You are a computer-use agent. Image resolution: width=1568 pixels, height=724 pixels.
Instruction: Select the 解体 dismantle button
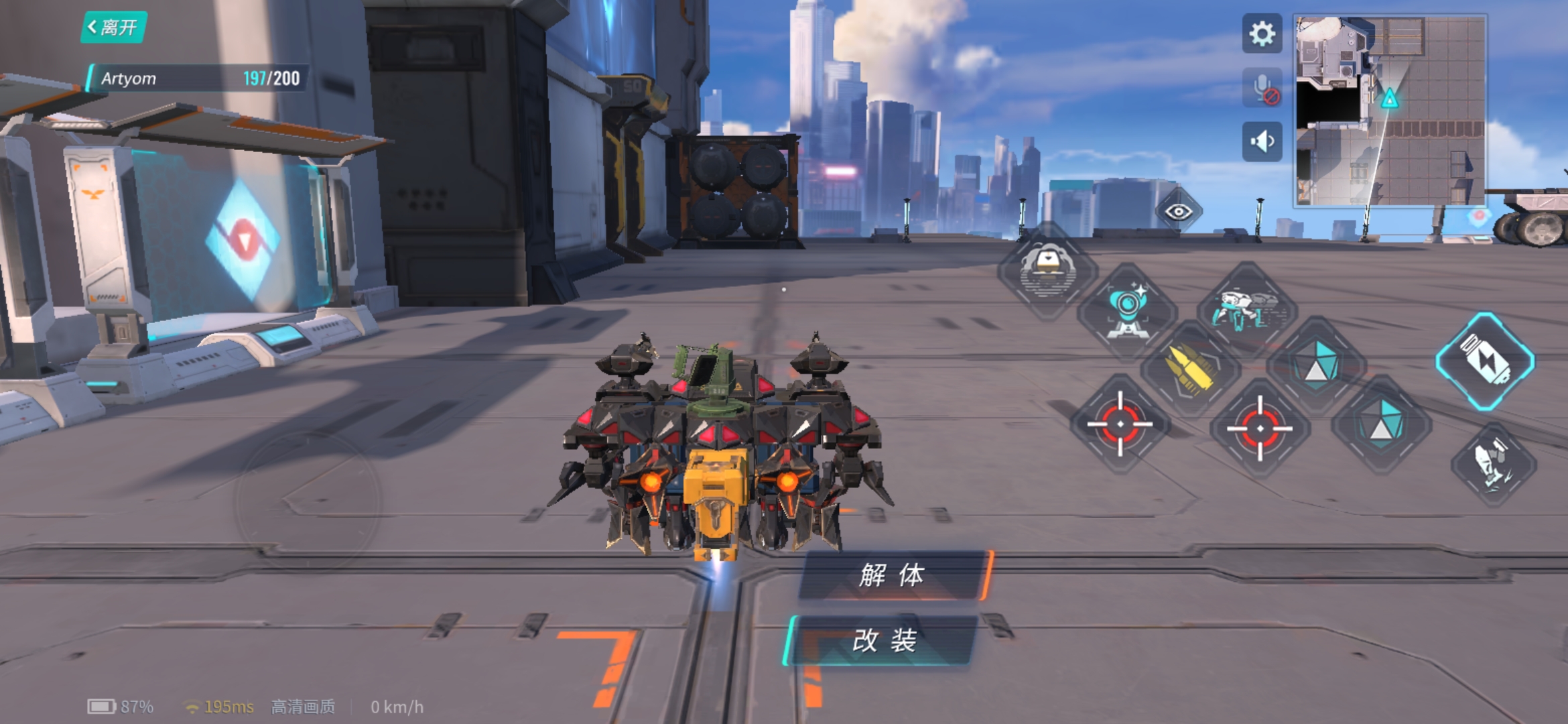coord(892,575)
